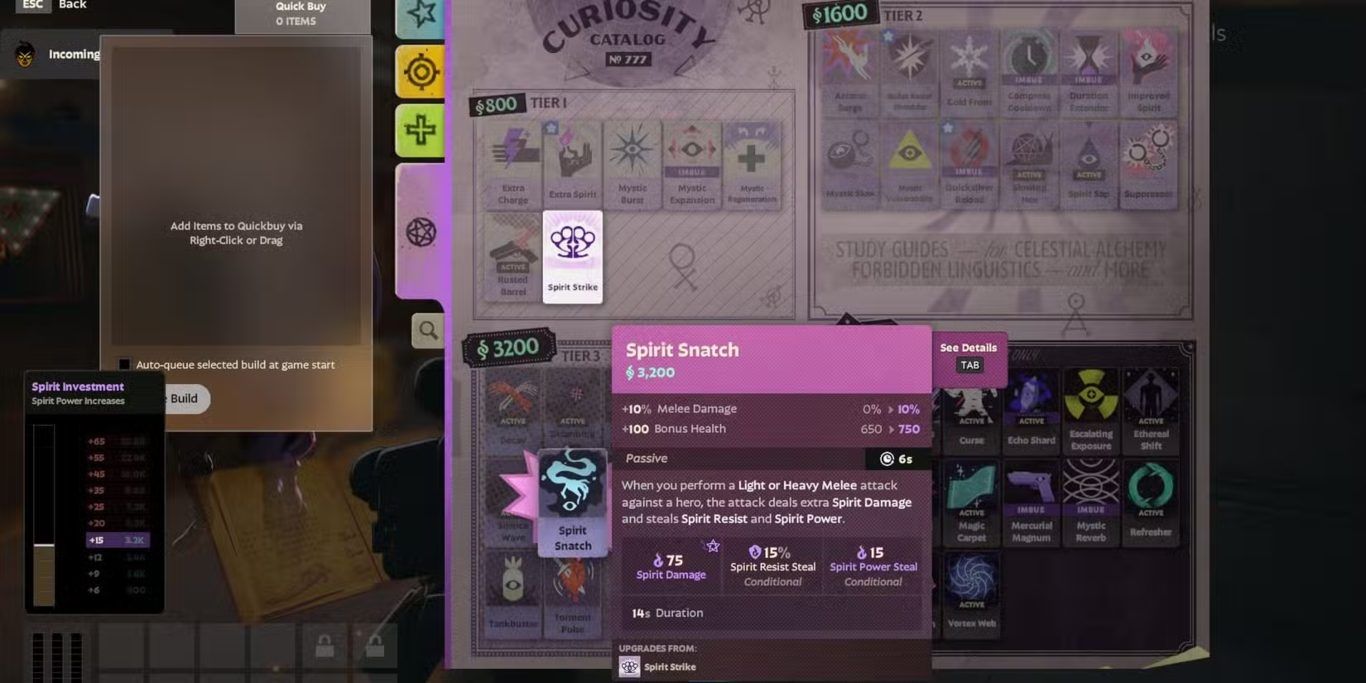Select the Spirit Strike item card
This screenshot has height=683, width=1366.
tap(572, 256)
